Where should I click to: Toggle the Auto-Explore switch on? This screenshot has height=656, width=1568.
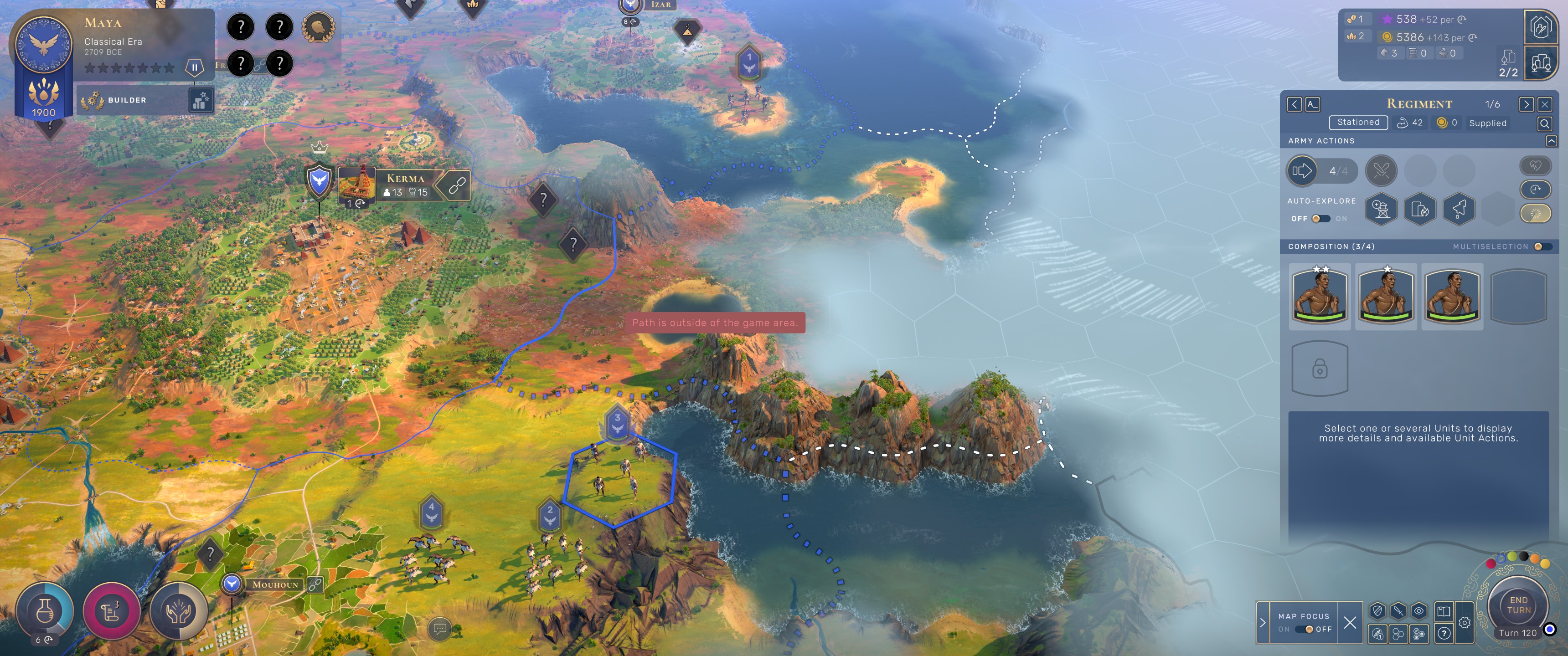pyautogui.click(x=1320, y=219)
